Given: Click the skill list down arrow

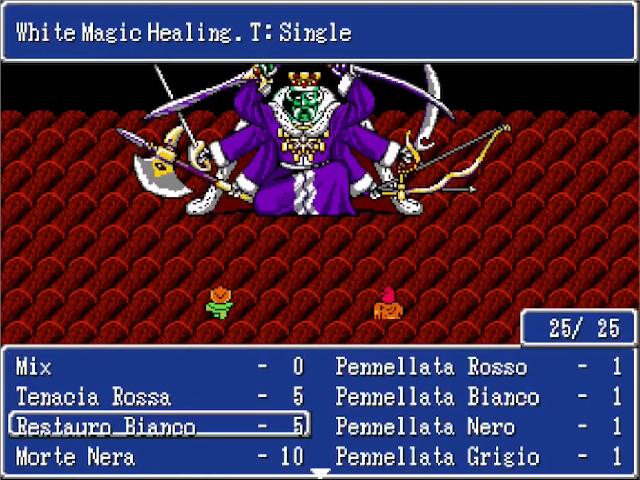Looking at the screenshot, I should [x=320, y=471].
